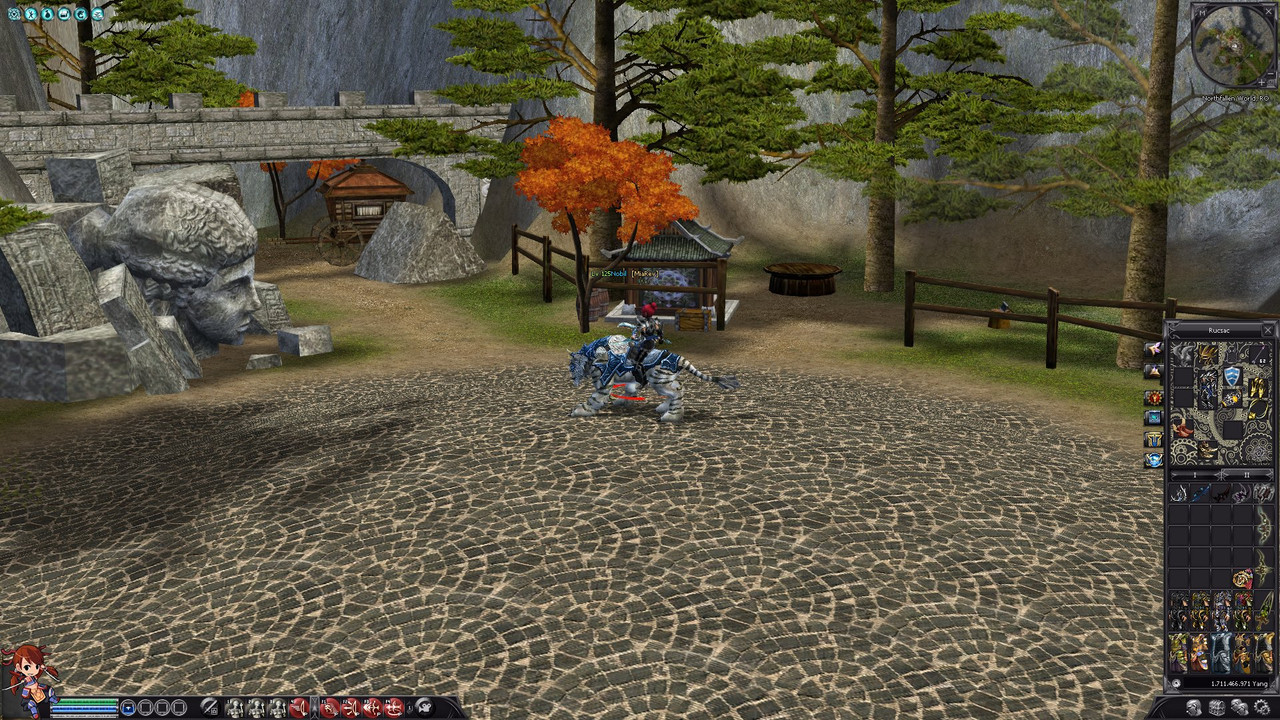Expand the minimap using its plus control

pos(1261,82)
